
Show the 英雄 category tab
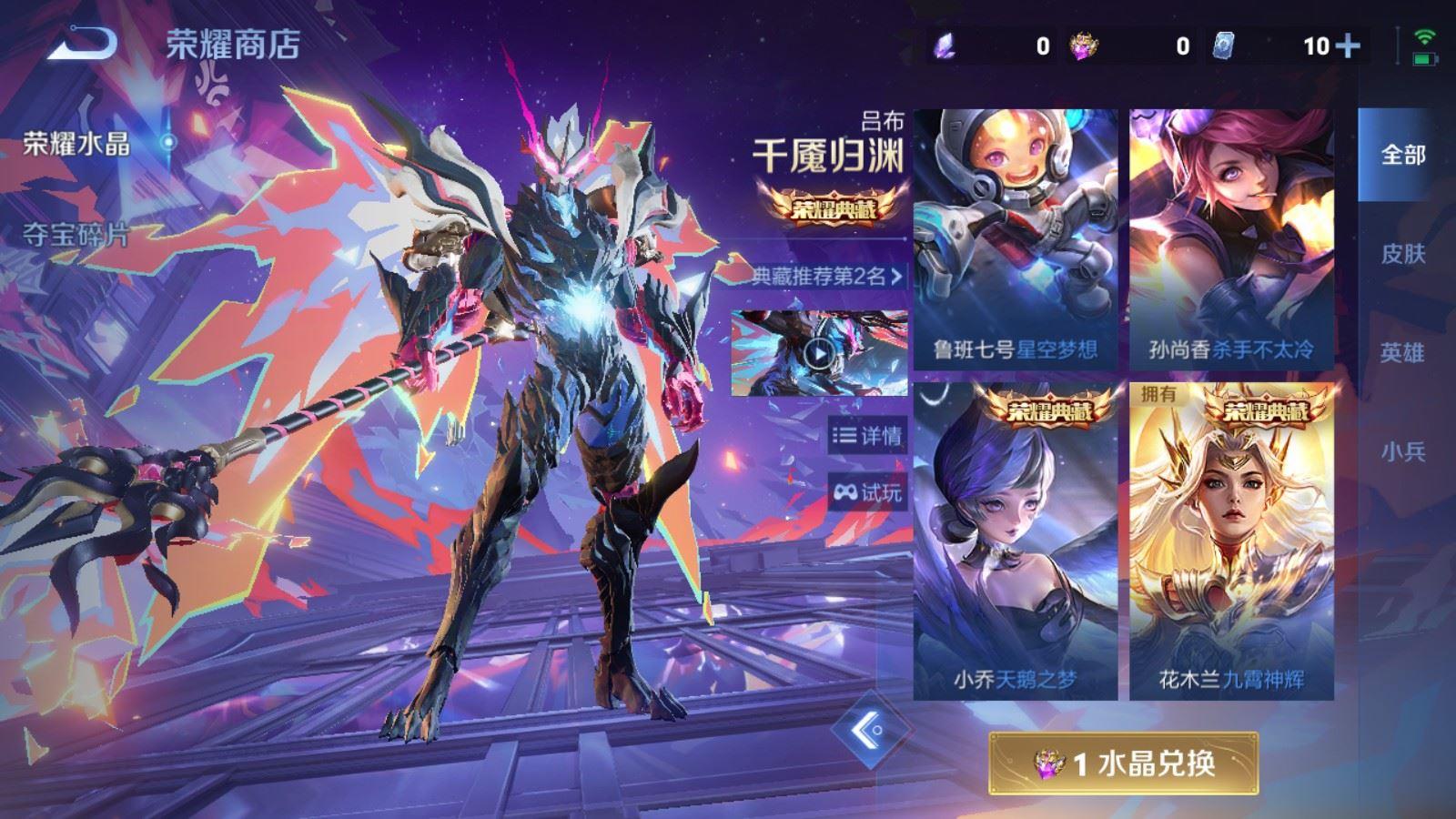pyautogui.click(x=1402, y=352)
